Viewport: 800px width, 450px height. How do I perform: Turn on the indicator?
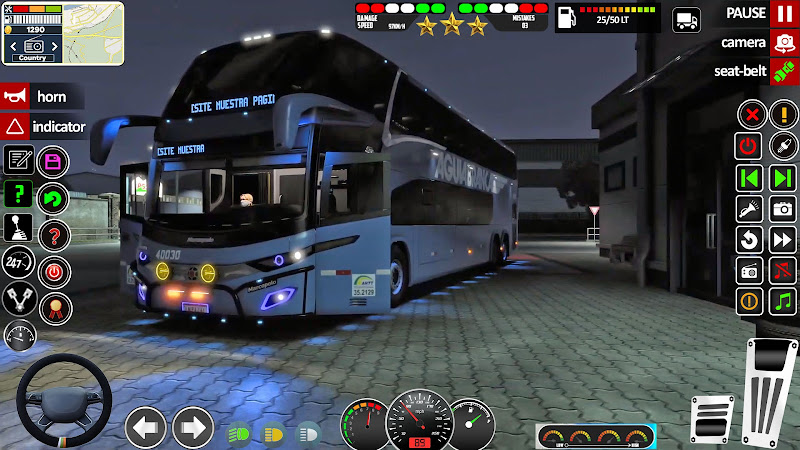coord(16,127)
